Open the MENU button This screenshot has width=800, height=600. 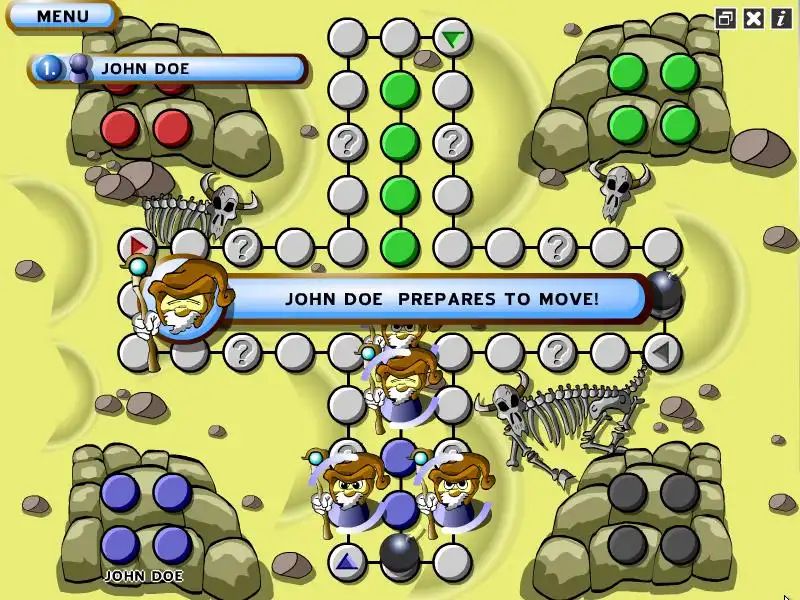[x=62, y=16]
